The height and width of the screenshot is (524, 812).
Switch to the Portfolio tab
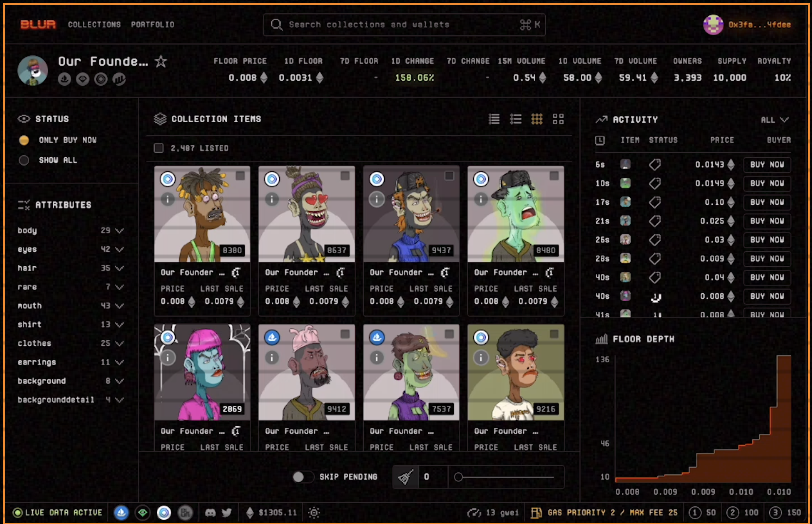pos(152,24)
